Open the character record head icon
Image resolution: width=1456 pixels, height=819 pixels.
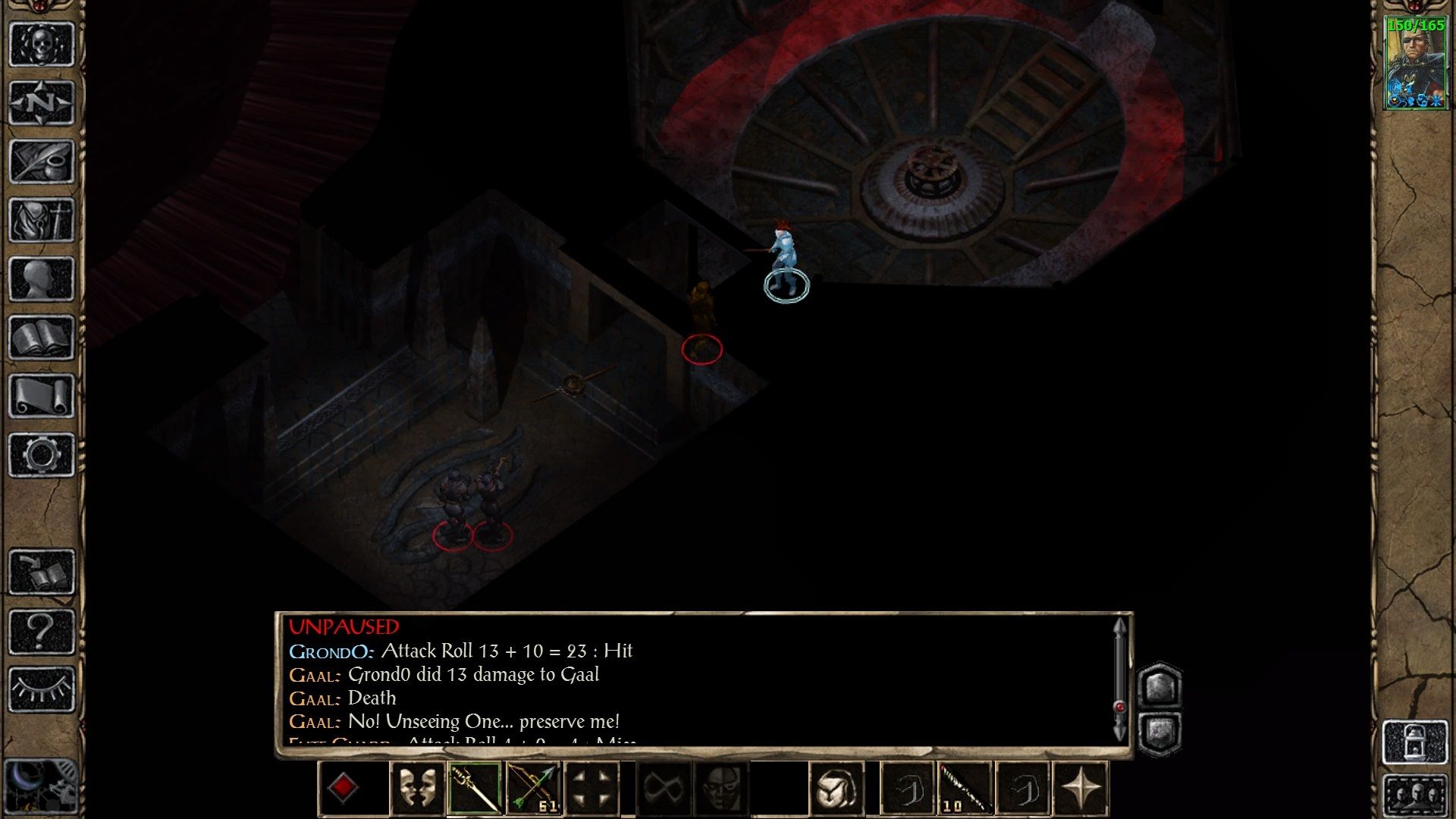(x=42, y=278)
